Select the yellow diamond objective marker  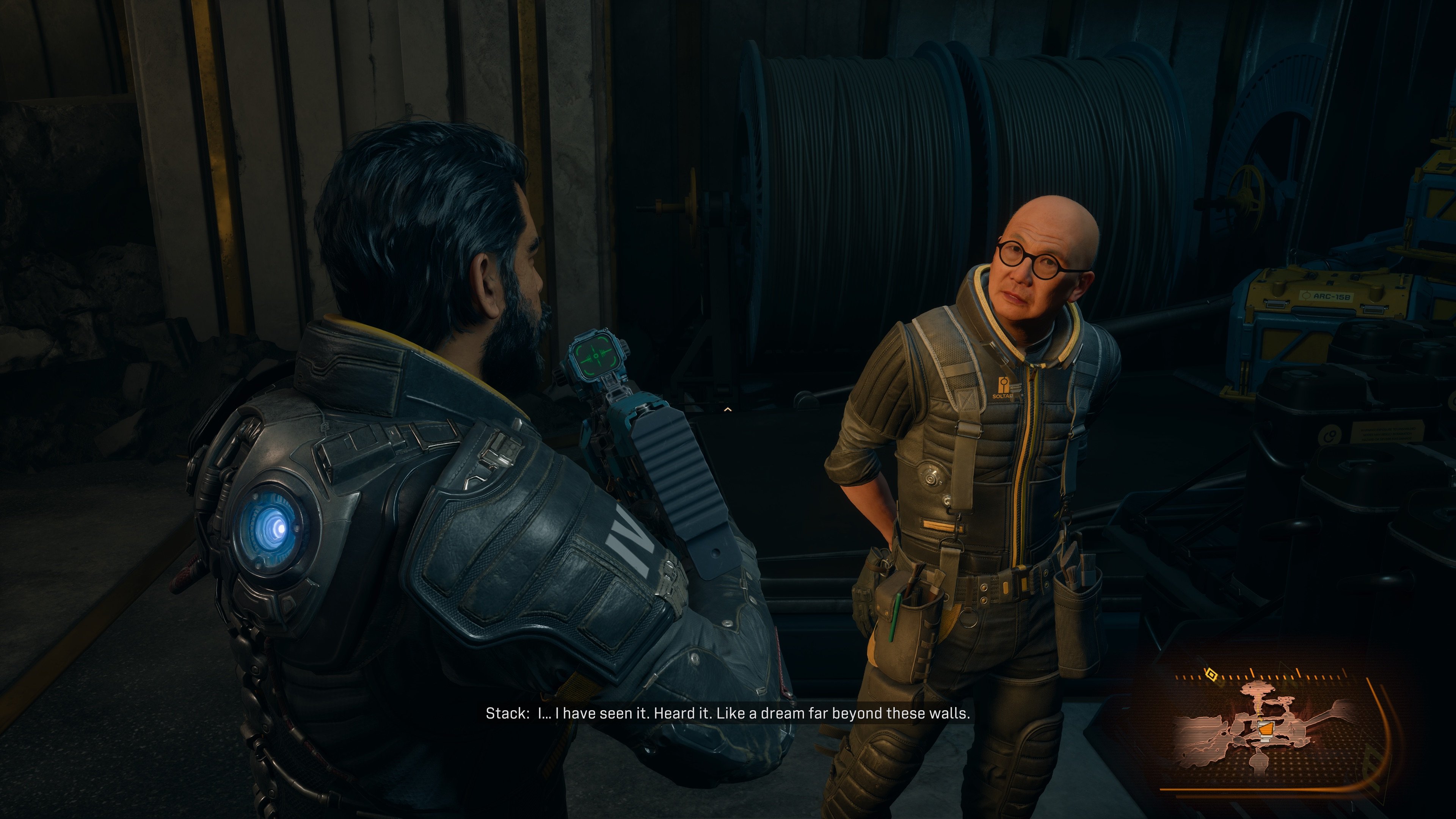tap(1211, 674)
